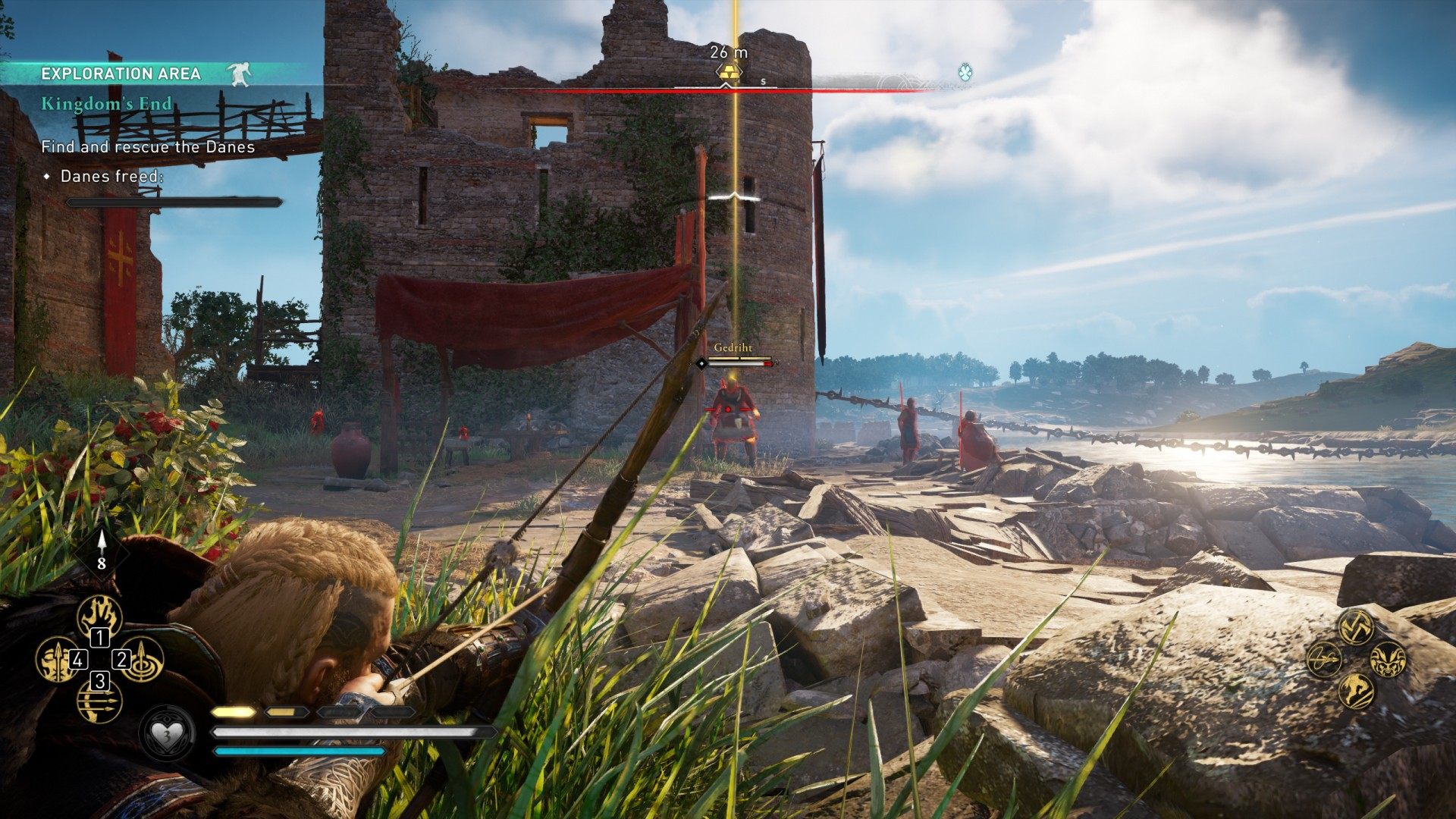Use the arrow-on-target ranged ability
Image resolution: width=1456 pixels, height=819 pixels.
143,658
